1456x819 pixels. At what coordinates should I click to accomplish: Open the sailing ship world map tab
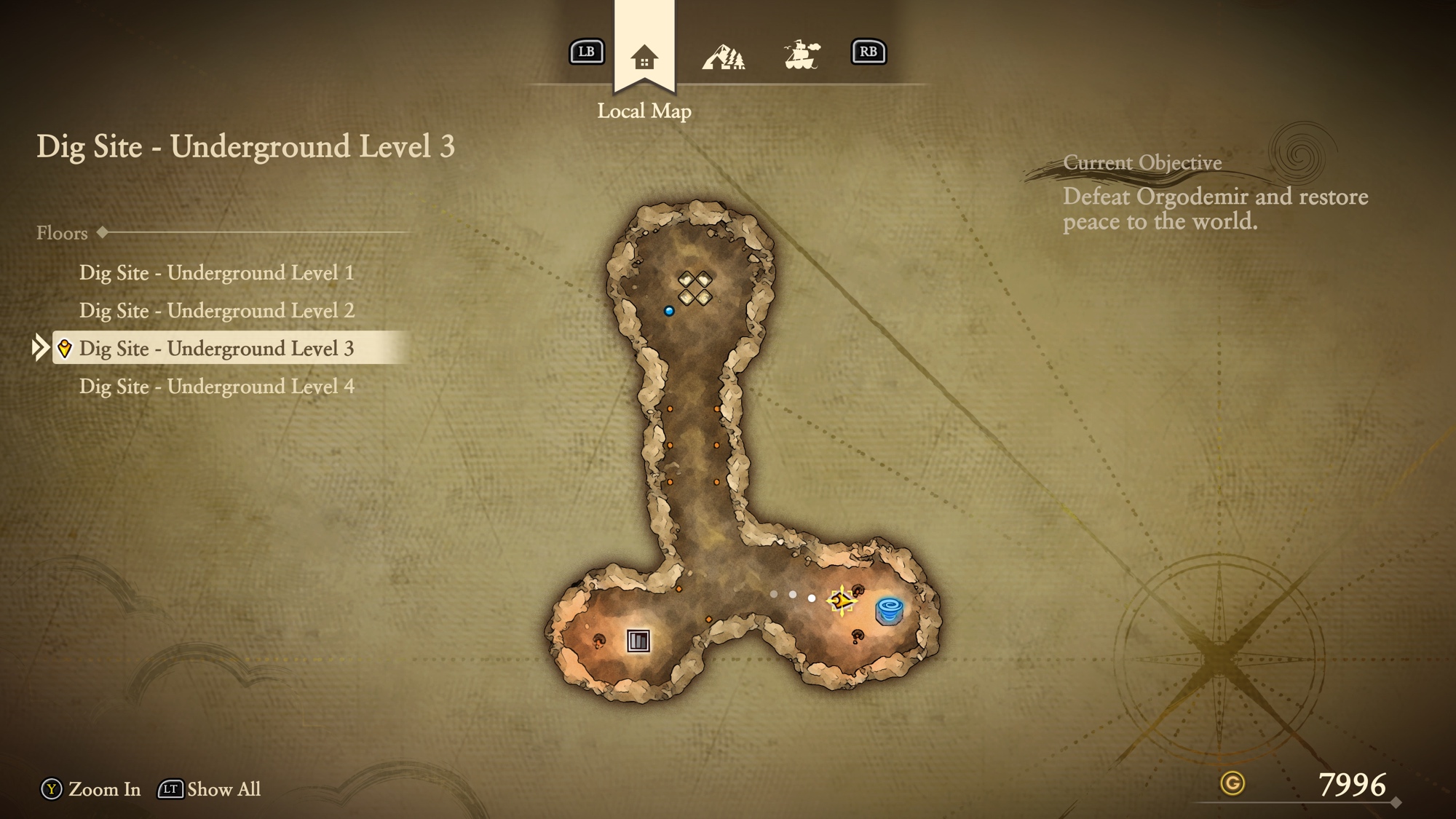coord(802,55)
